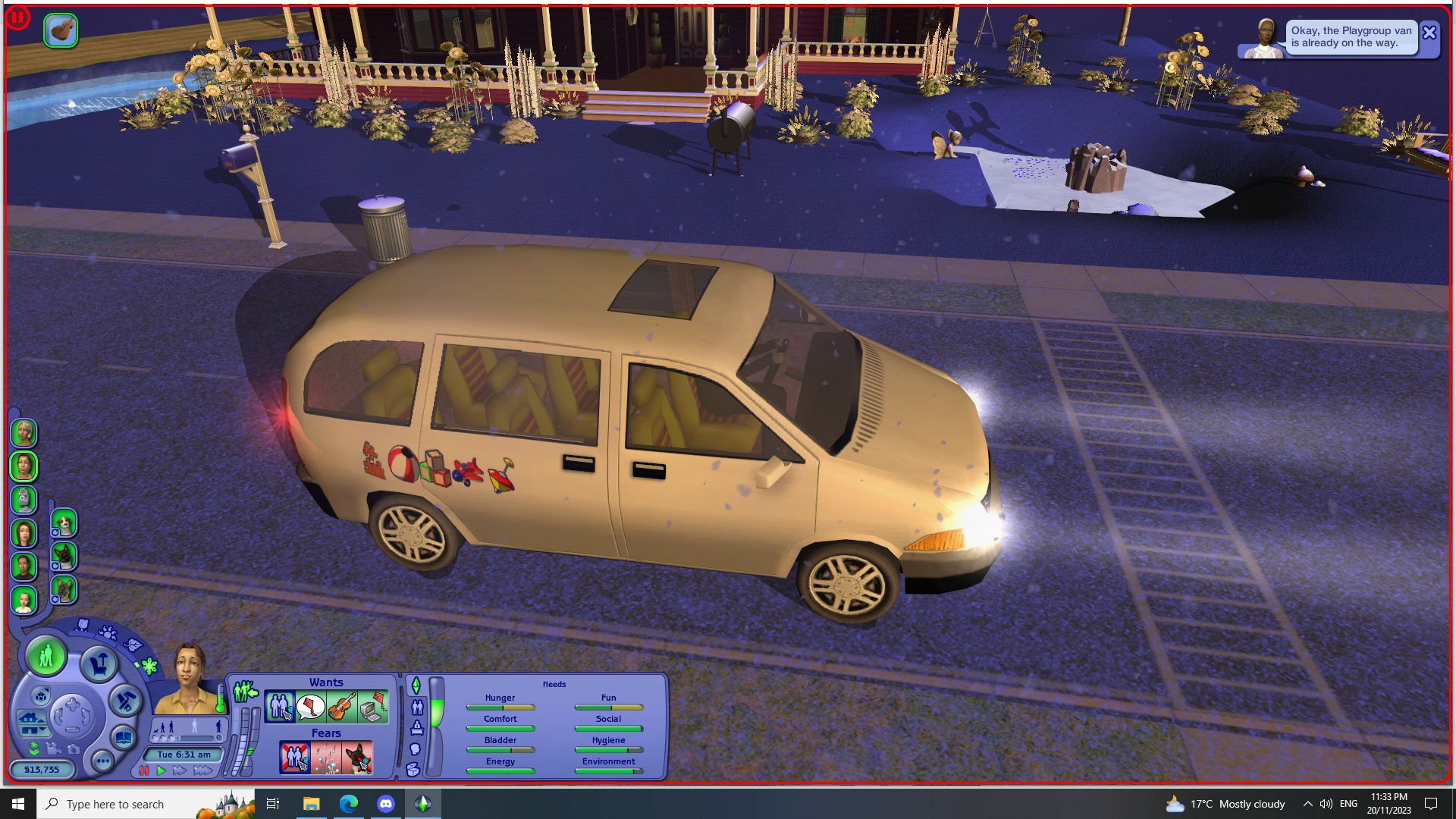Enter Build Mode with the paint roller icon

point(124,700)
